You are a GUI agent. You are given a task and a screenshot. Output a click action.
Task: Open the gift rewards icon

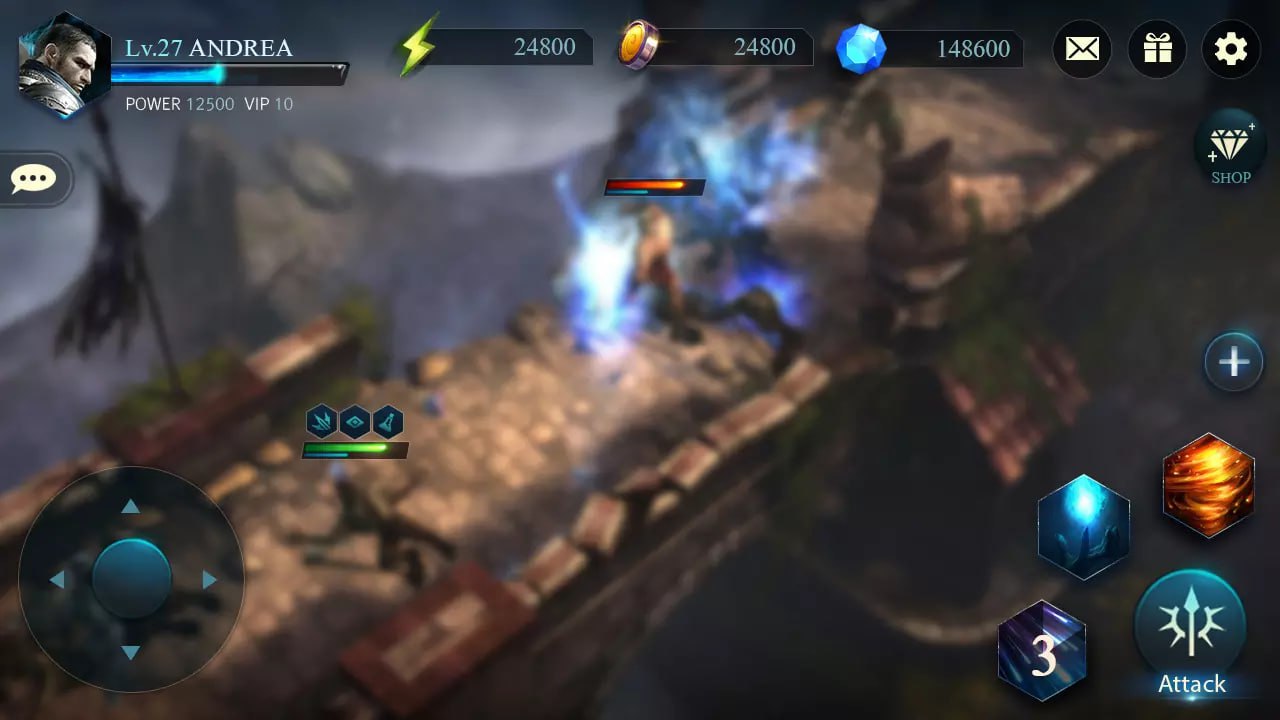(1157, 49)
